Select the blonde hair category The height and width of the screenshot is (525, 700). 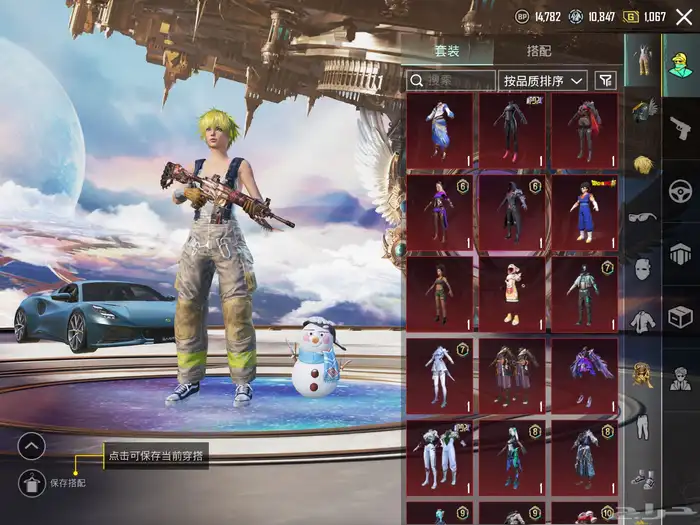tap(643, 164)
